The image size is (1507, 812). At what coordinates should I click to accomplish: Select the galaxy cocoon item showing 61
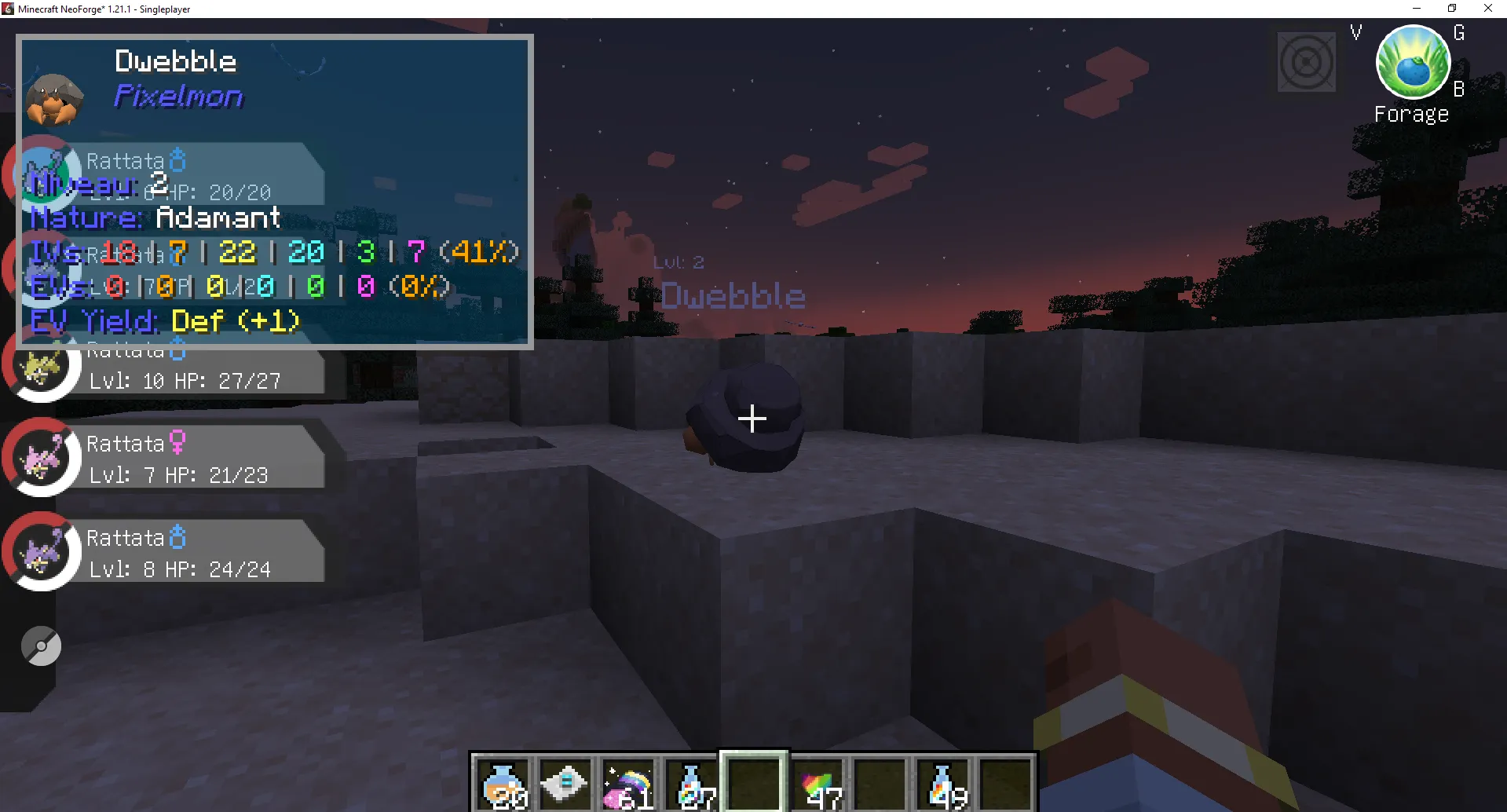coord(627,783)
